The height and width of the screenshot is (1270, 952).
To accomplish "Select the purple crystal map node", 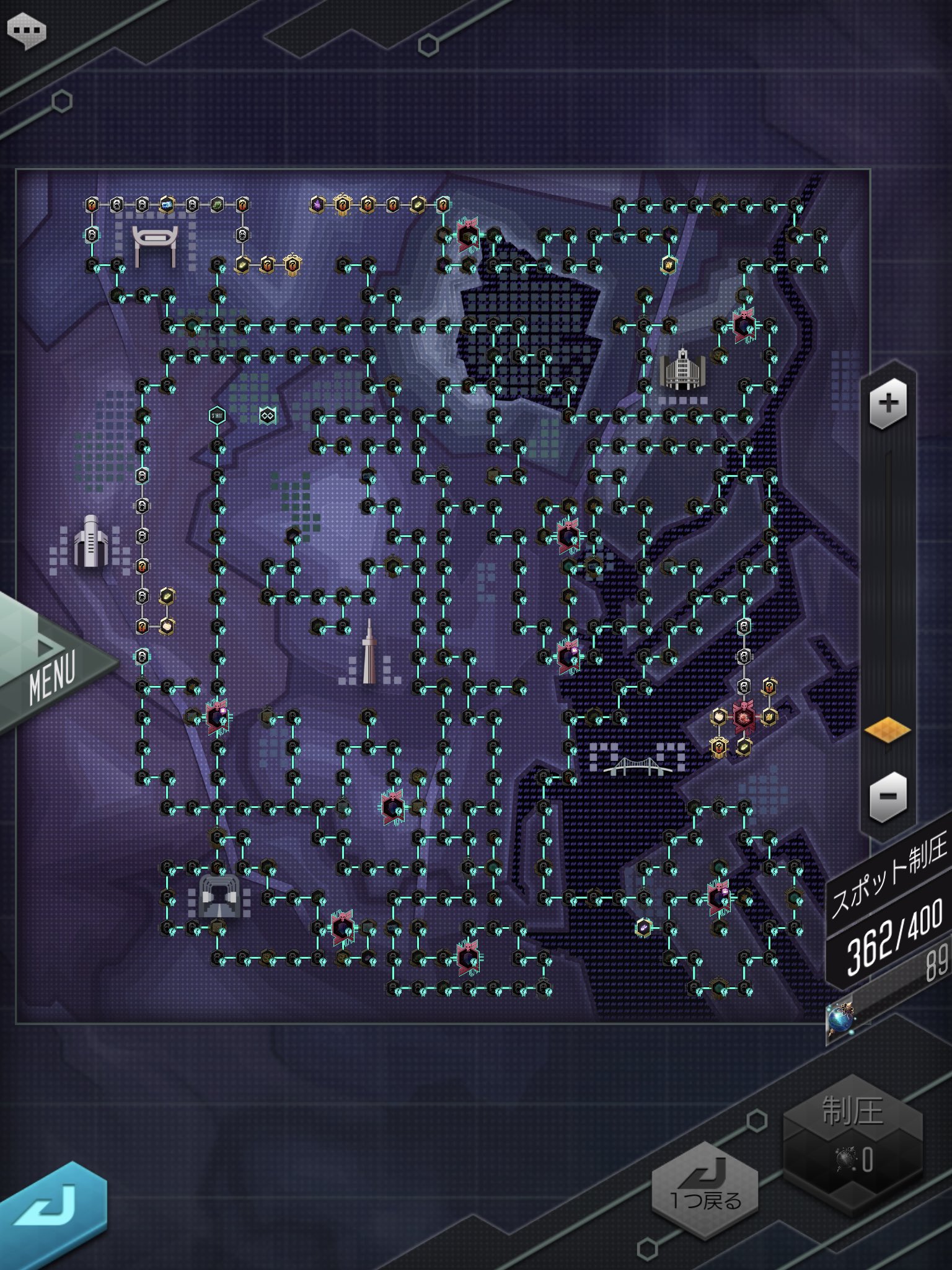I will tap(317, 204).
